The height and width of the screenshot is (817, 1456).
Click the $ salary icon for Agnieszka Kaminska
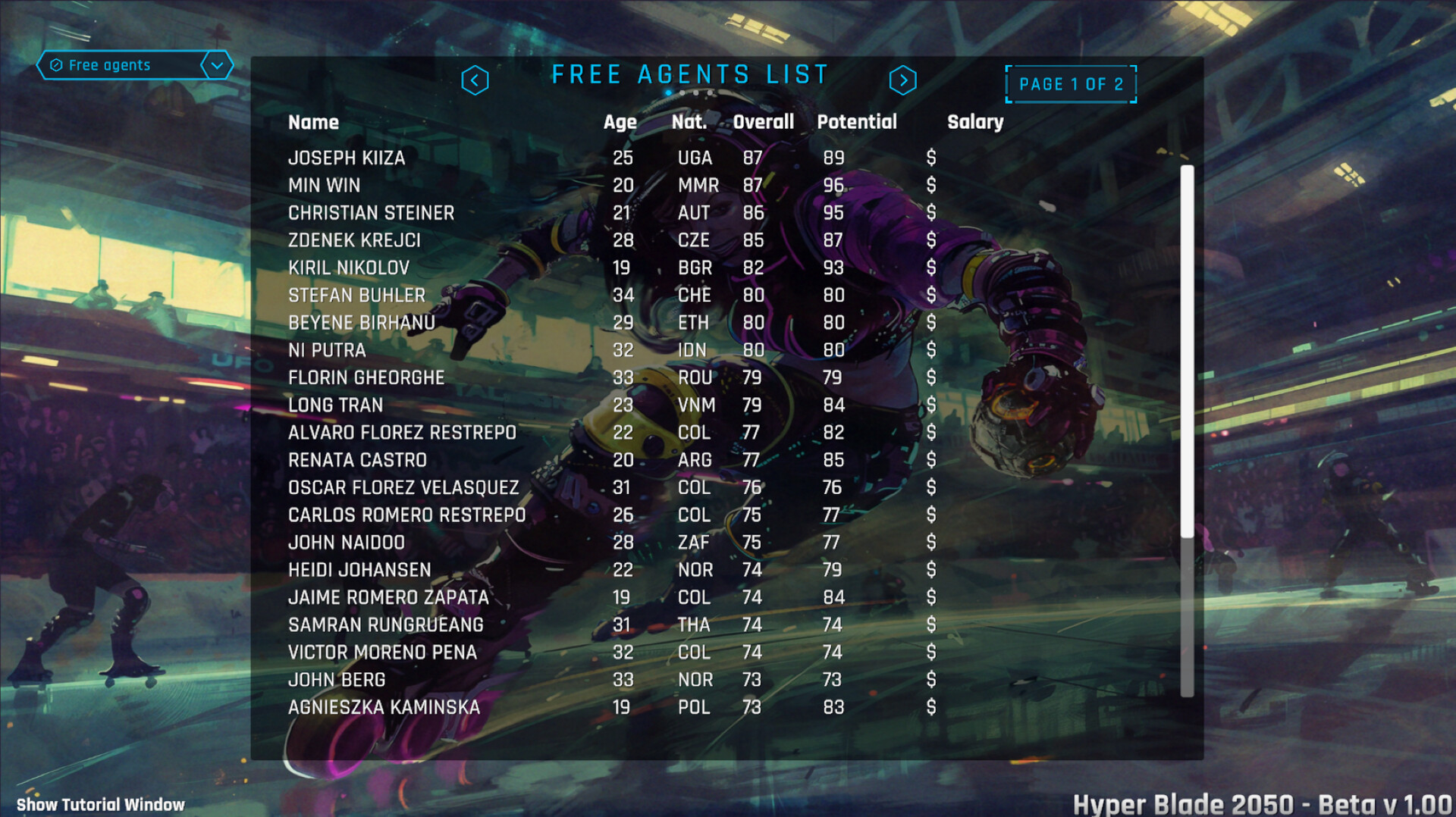(x=931, y=707)
